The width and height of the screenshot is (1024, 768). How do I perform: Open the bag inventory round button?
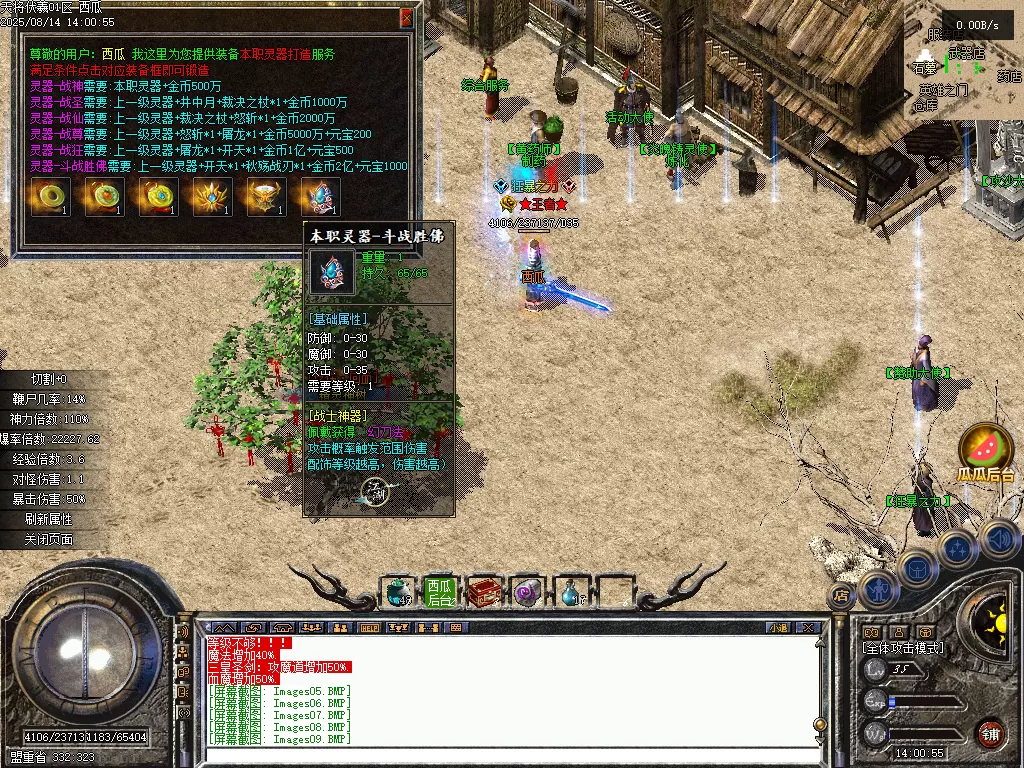917,568
